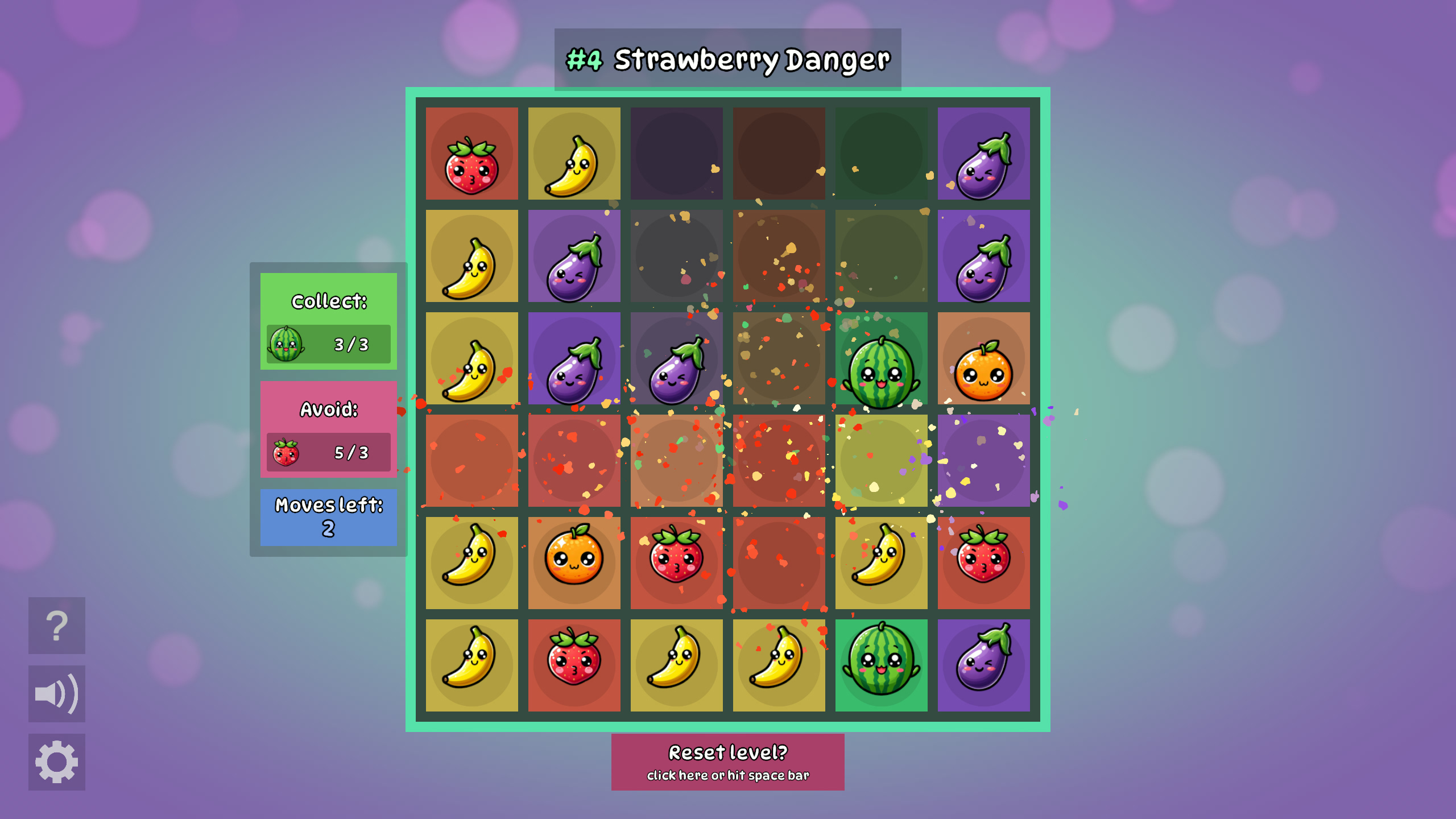Open the settings gear menu
The height and width of the screenshot is (819, 1456).
point(56,759)
